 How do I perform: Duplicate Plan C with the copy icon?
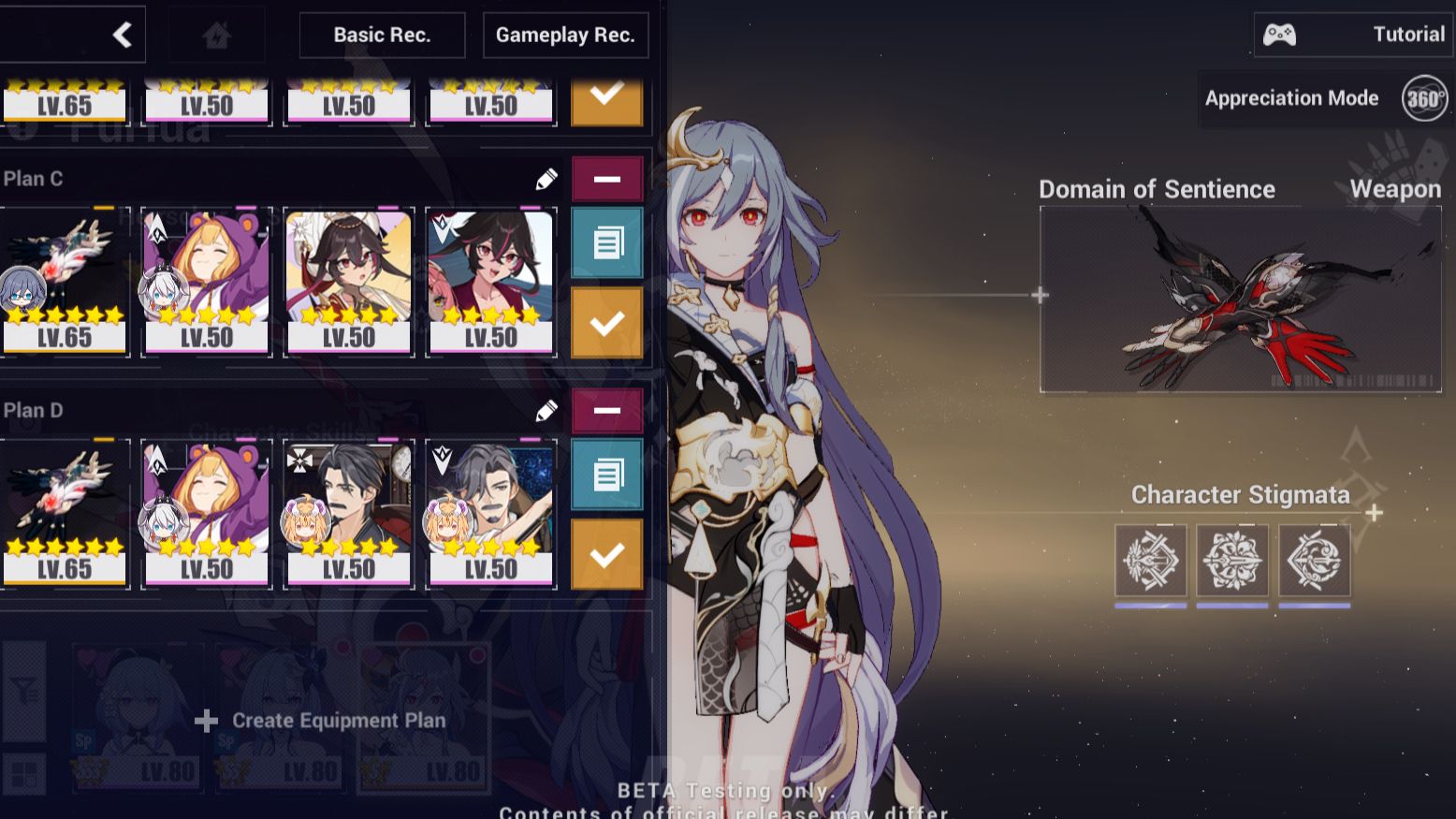click(606, 241)
